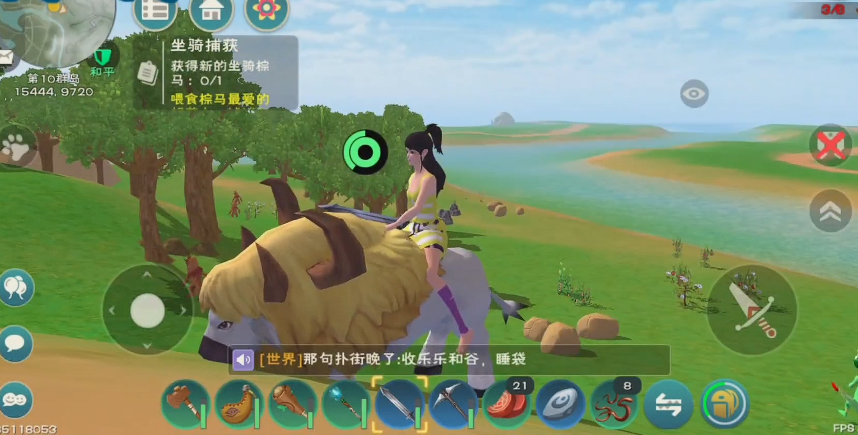Toggle the green shield peace mode
Viewport: 858px width, 435px height.
(x=103, y=56)
